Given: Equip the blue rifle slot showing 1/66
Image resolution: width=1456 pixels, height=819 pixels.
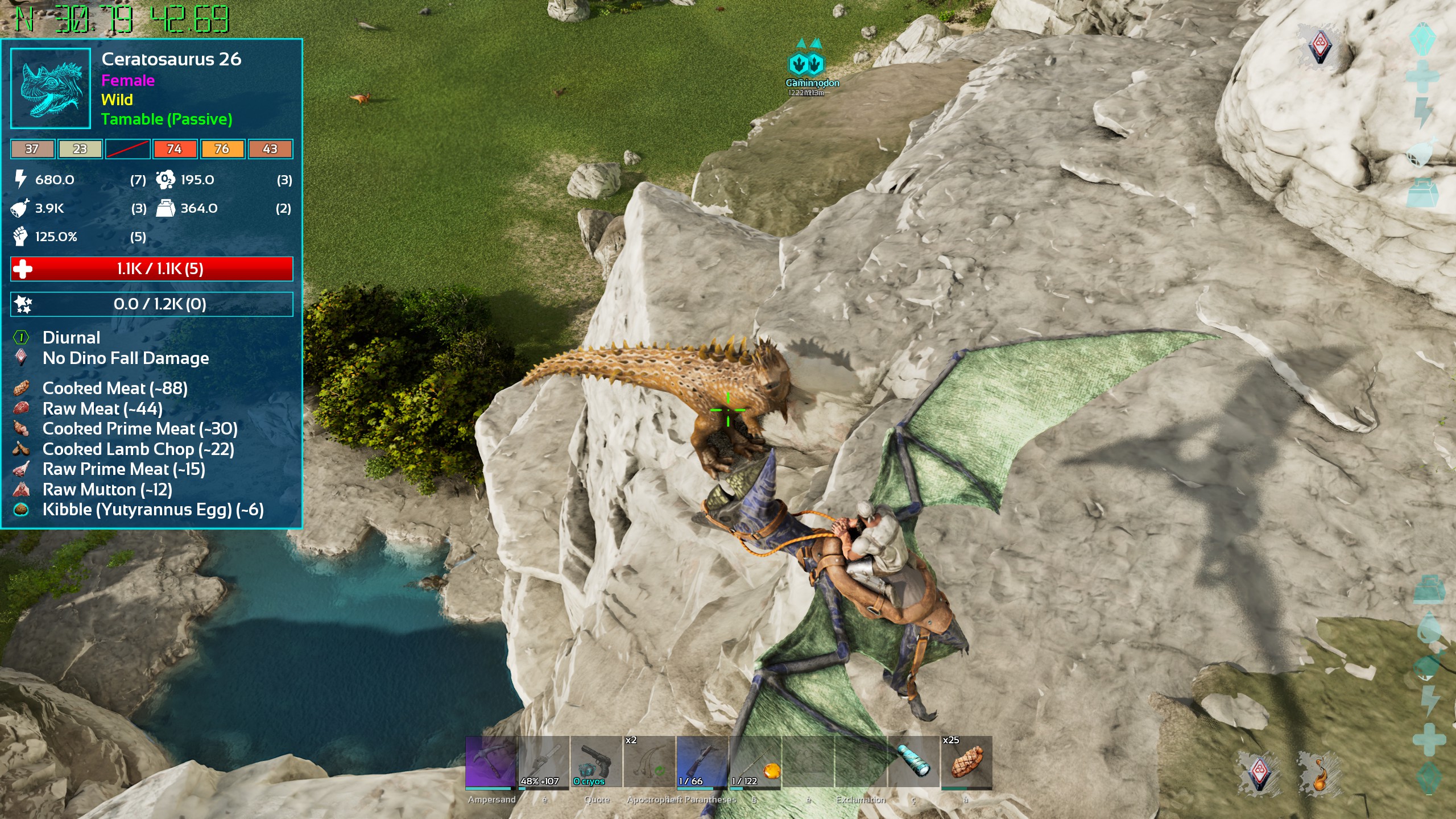Looking at the screenshot, I should pyautogui.click(x=702, y=762).
